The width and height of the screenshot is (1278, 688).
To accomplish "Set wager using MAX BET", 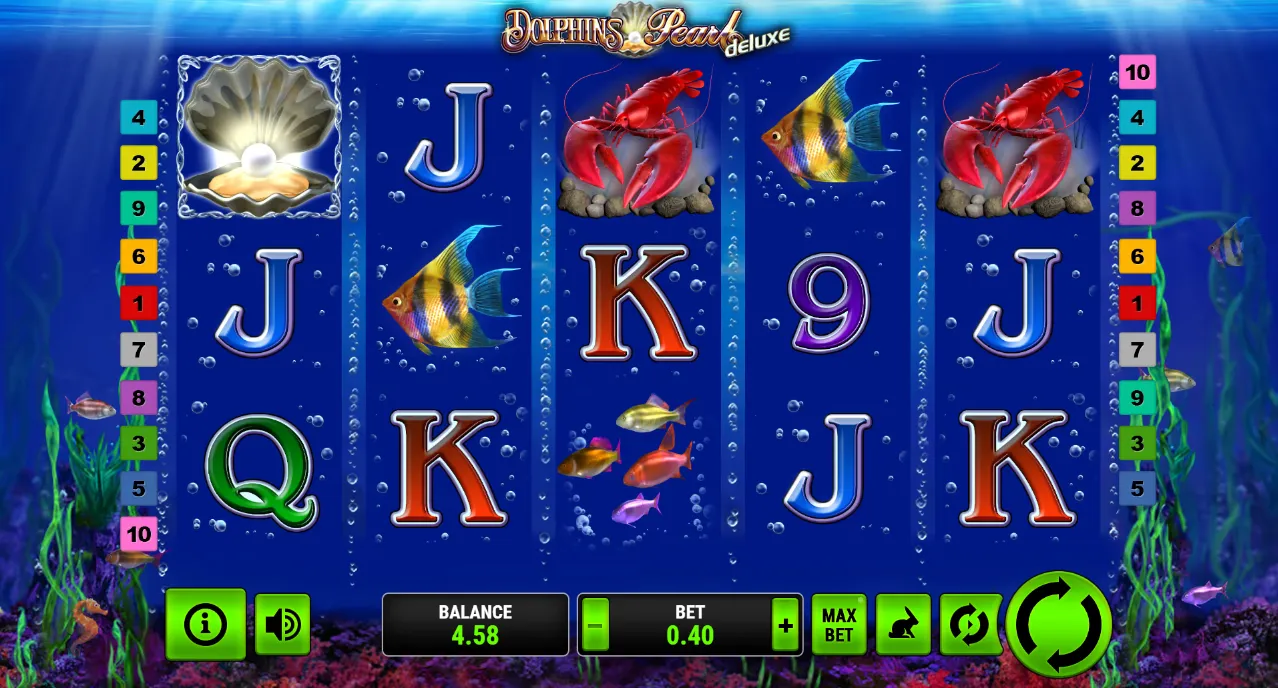I will coord(839,625).
